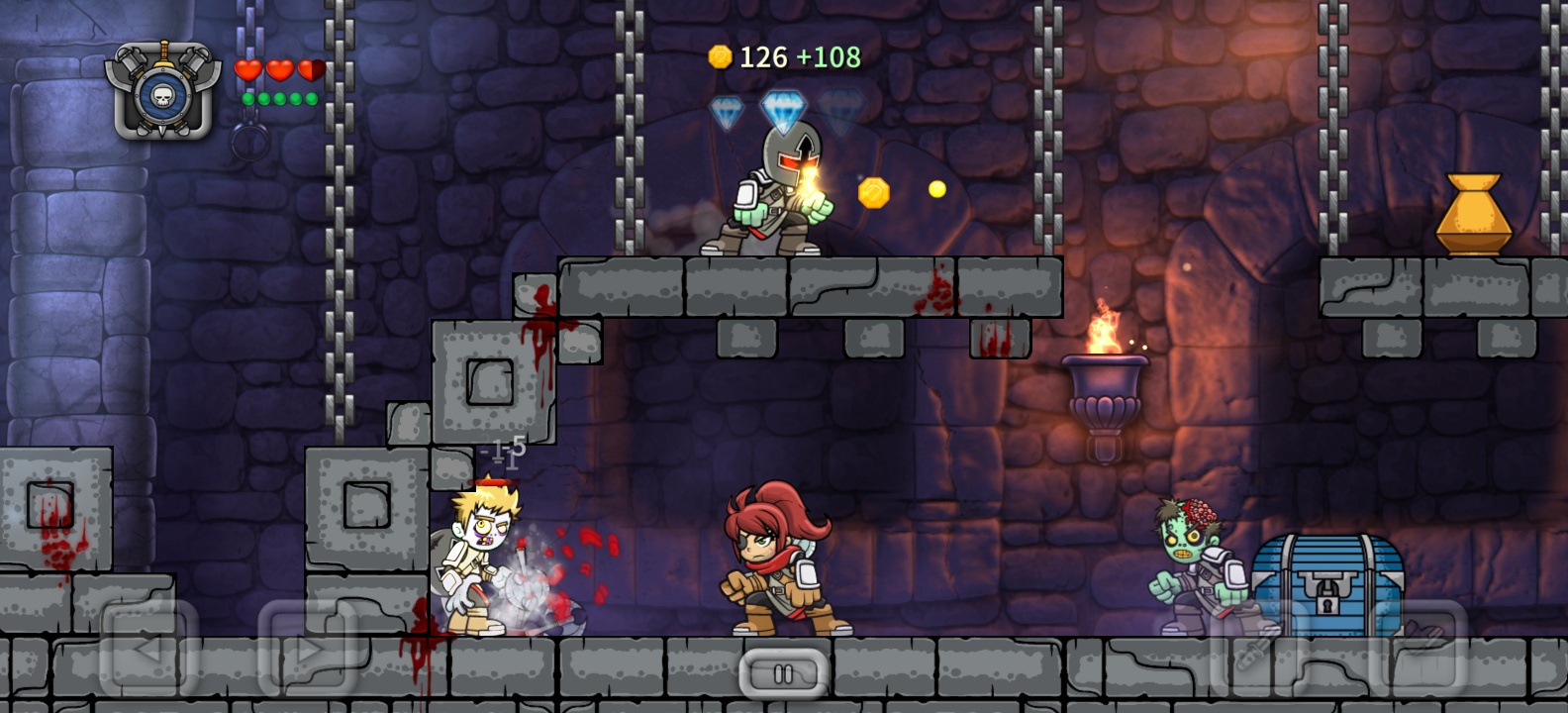This screenshot has height=713, width=1568.
Task: Tap the move-right arrow button
Action: (x=308, y=649)
